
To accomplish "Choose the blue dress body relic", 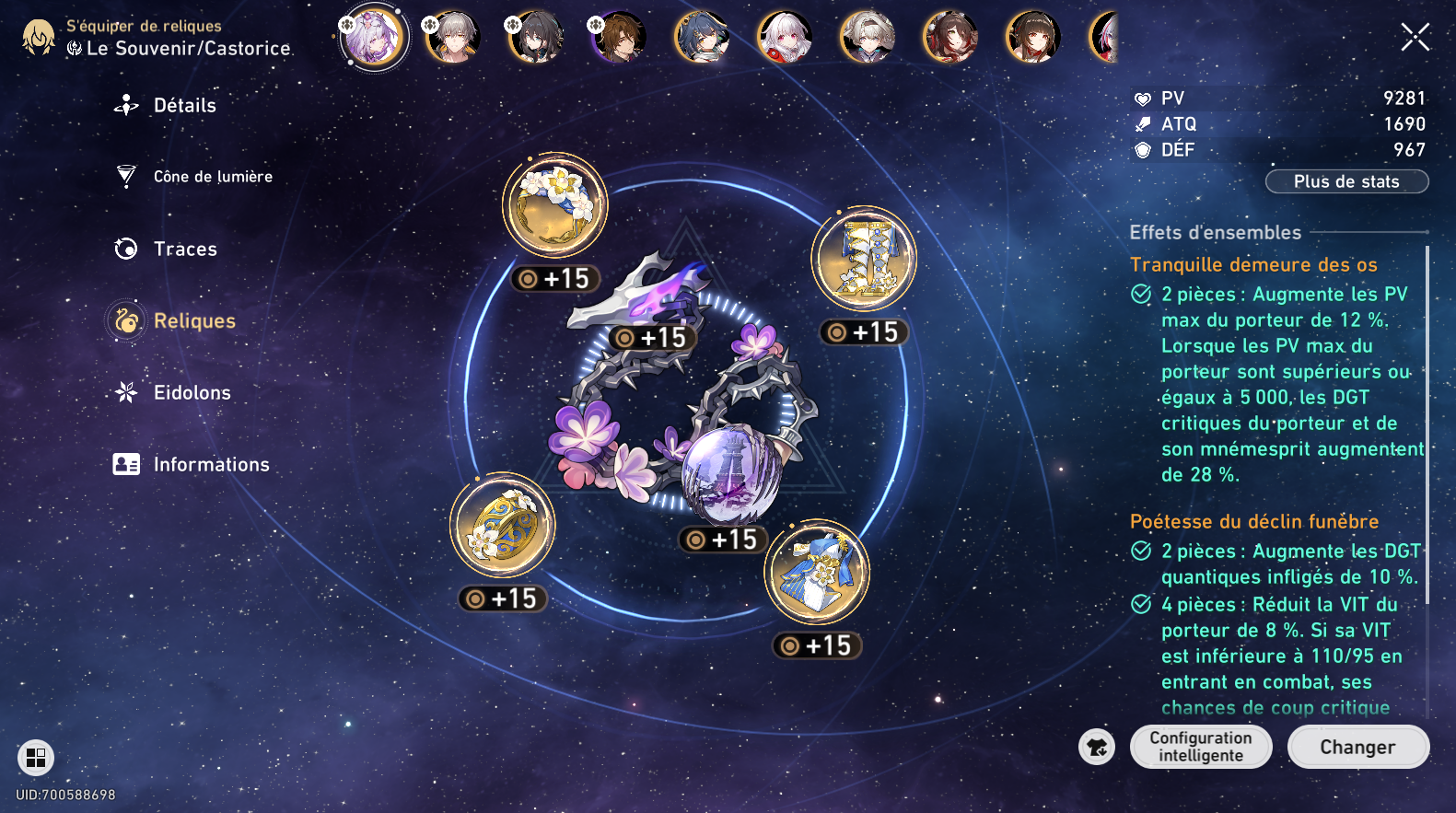I will tap(817, 572).
